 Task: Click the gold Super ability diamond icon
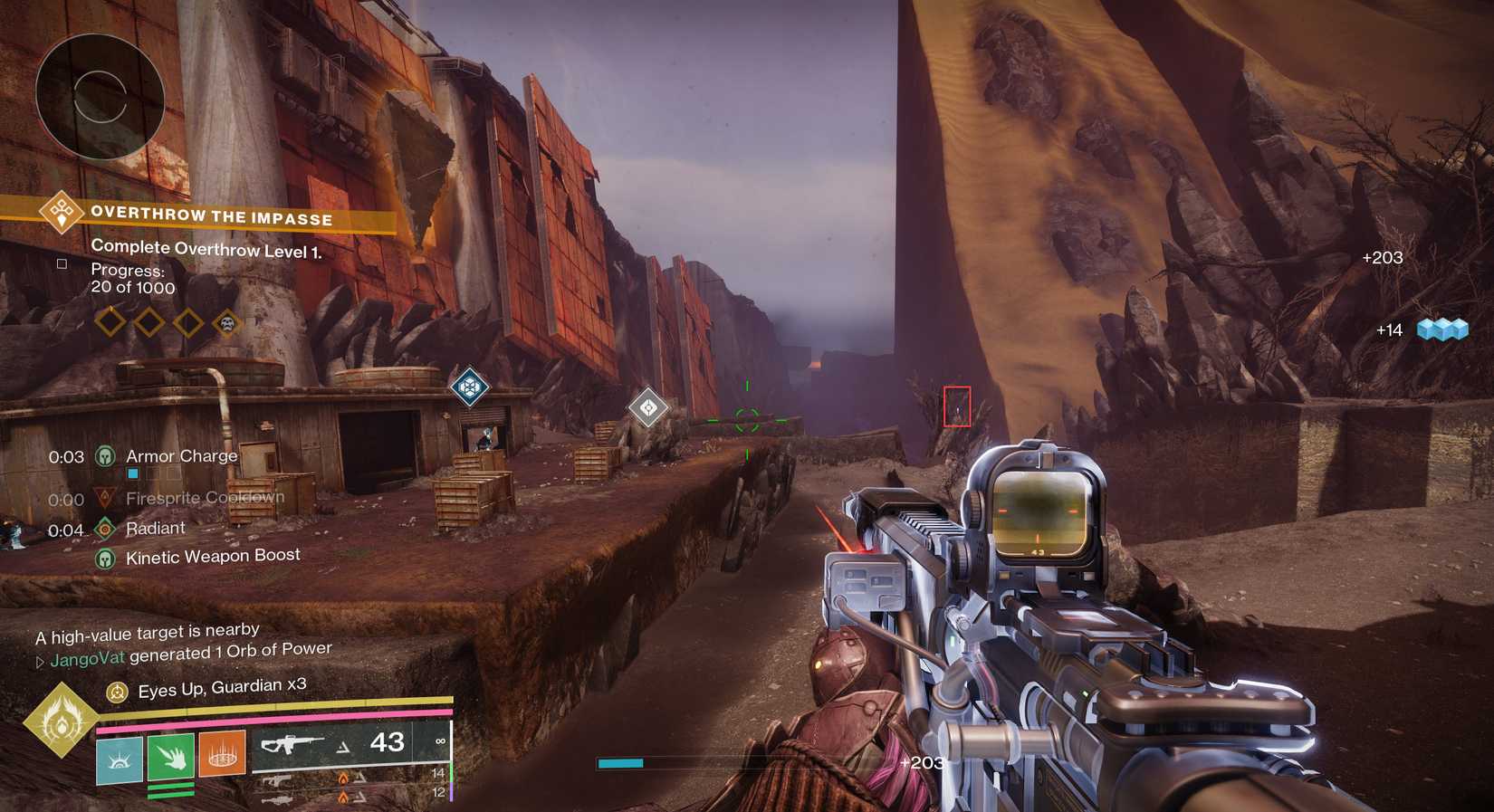coord(60,724)
